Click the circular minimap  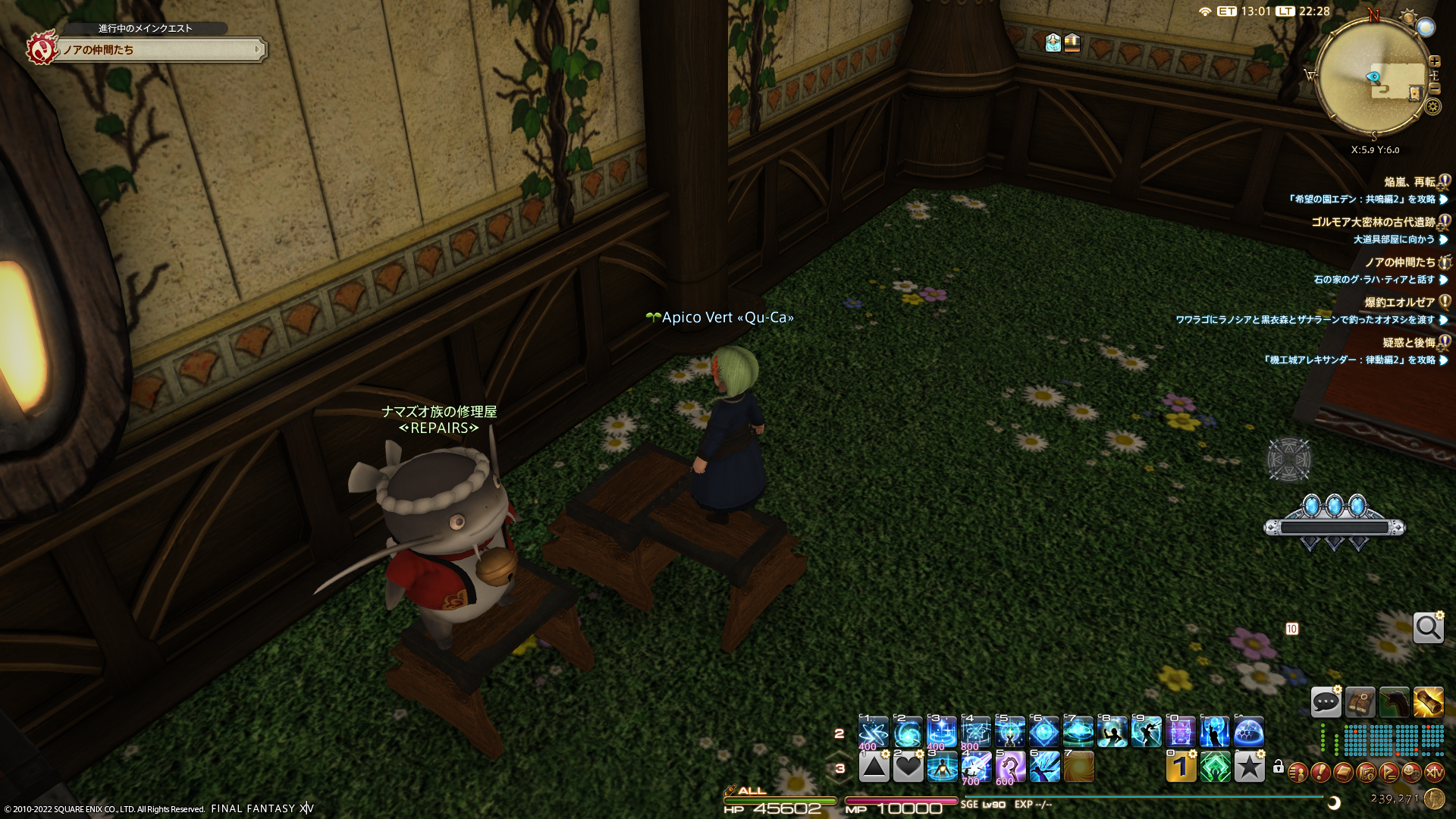(1373, 76)
